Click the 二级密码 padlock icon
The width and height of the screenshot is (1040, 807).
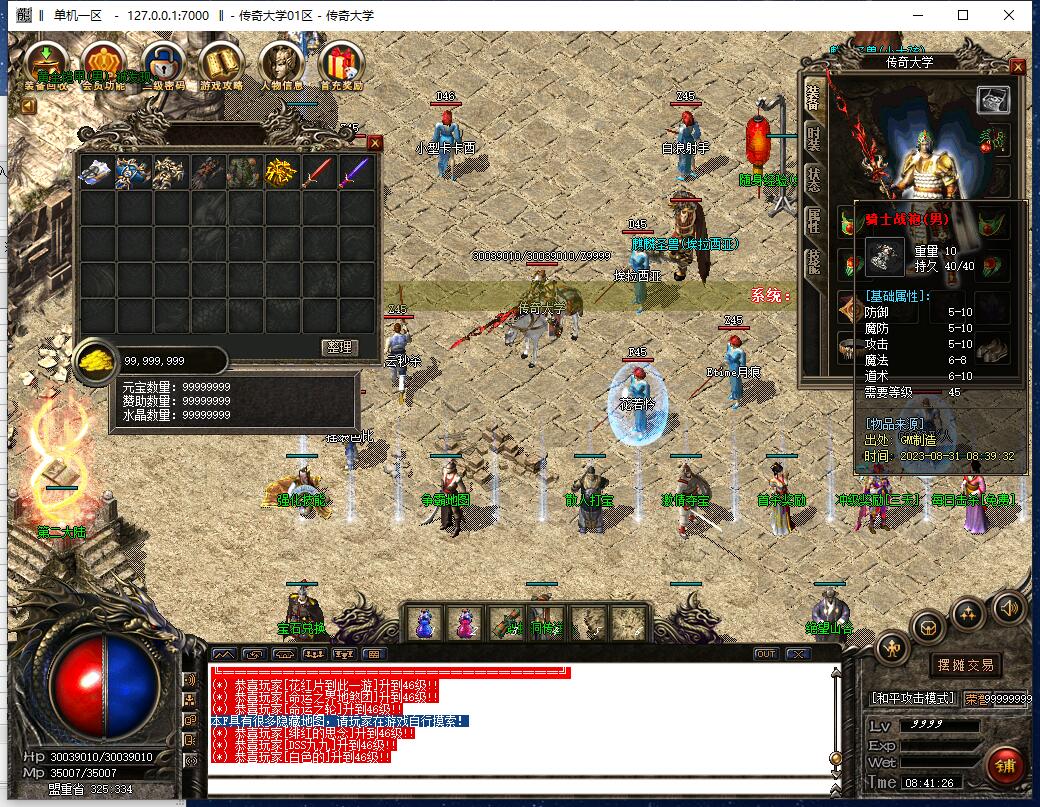tap(162, 64)
